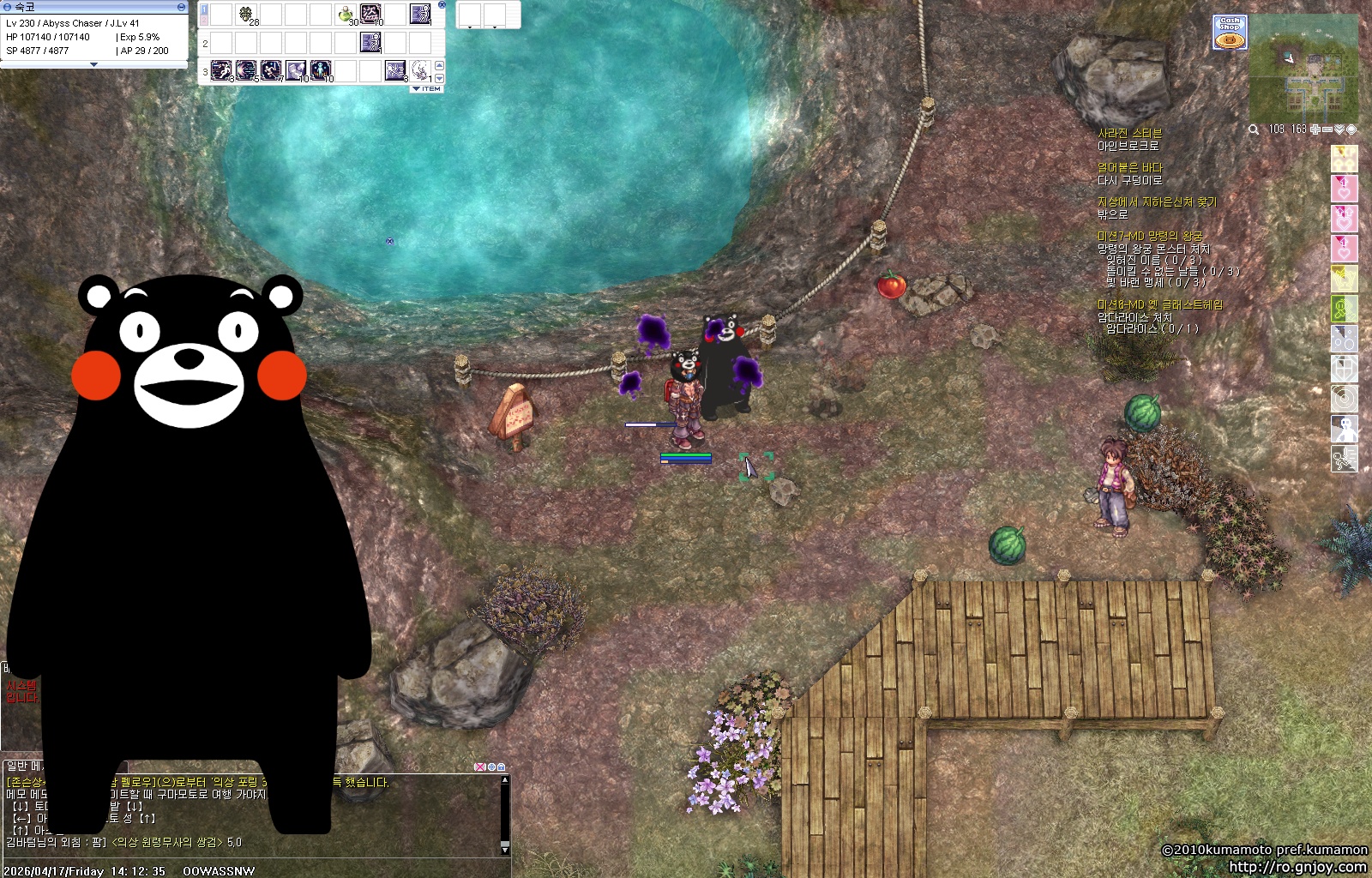Select the green glowing status icon

pos(1344,309)
